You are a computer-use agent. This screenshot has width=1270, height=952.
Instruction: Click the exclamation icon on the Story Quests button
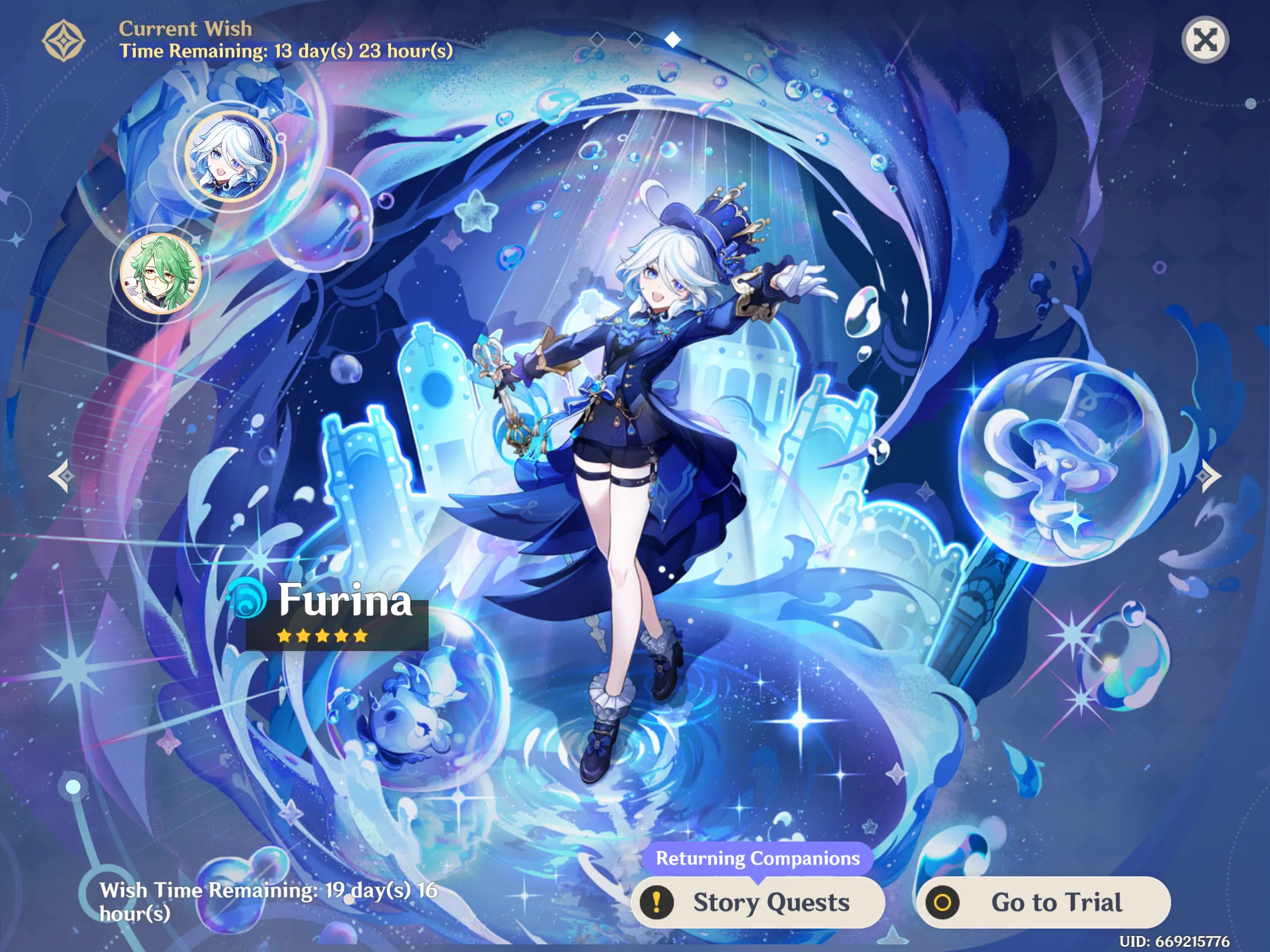[659, 903]
